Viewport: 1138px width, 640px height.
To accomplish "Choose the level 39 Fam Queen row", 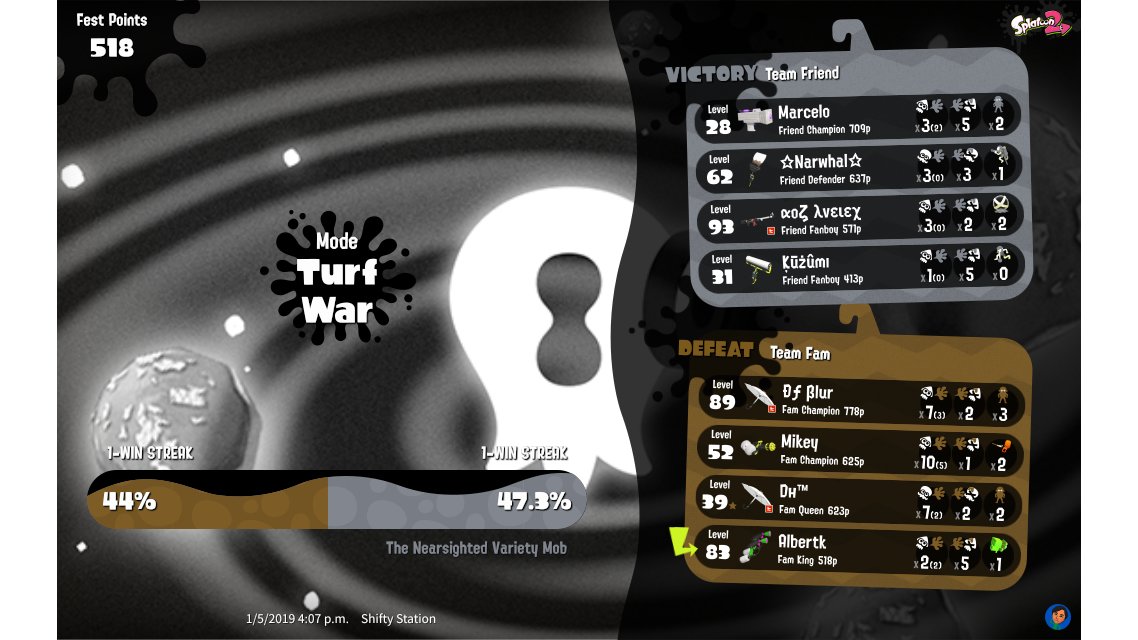I will pos(858,500).
